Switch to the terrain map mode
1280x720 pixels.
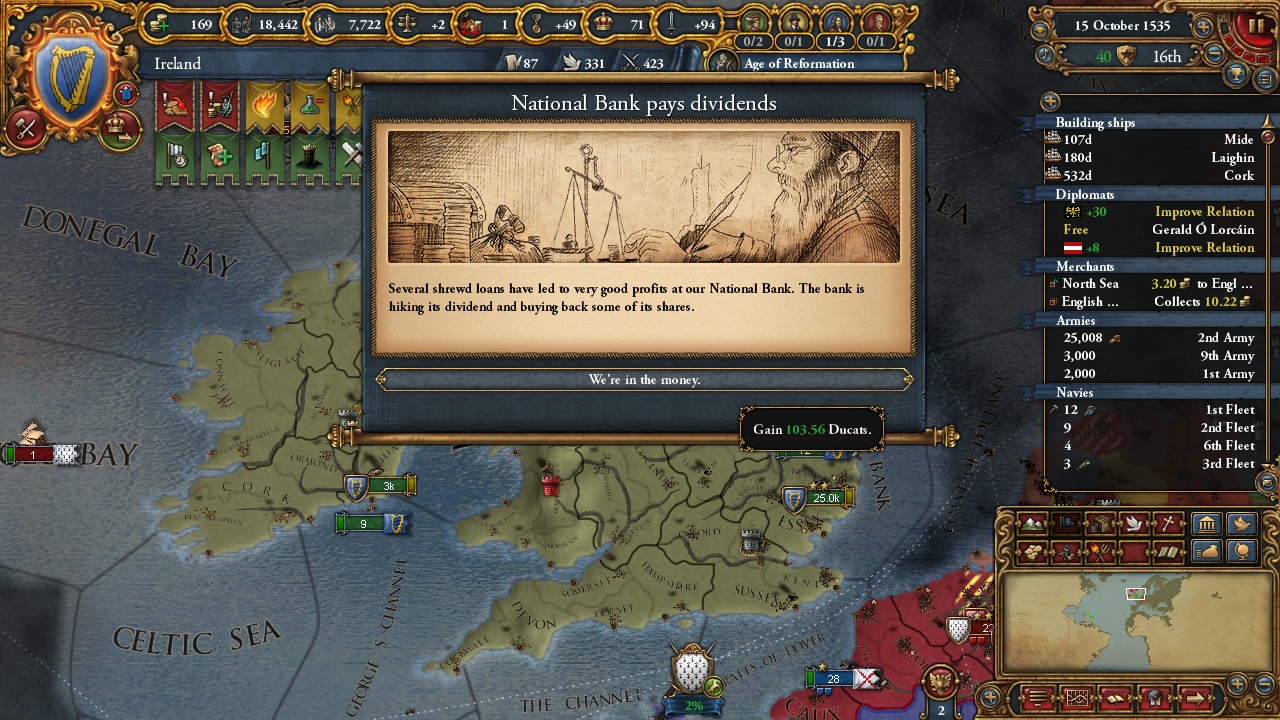click(1032, 523)
